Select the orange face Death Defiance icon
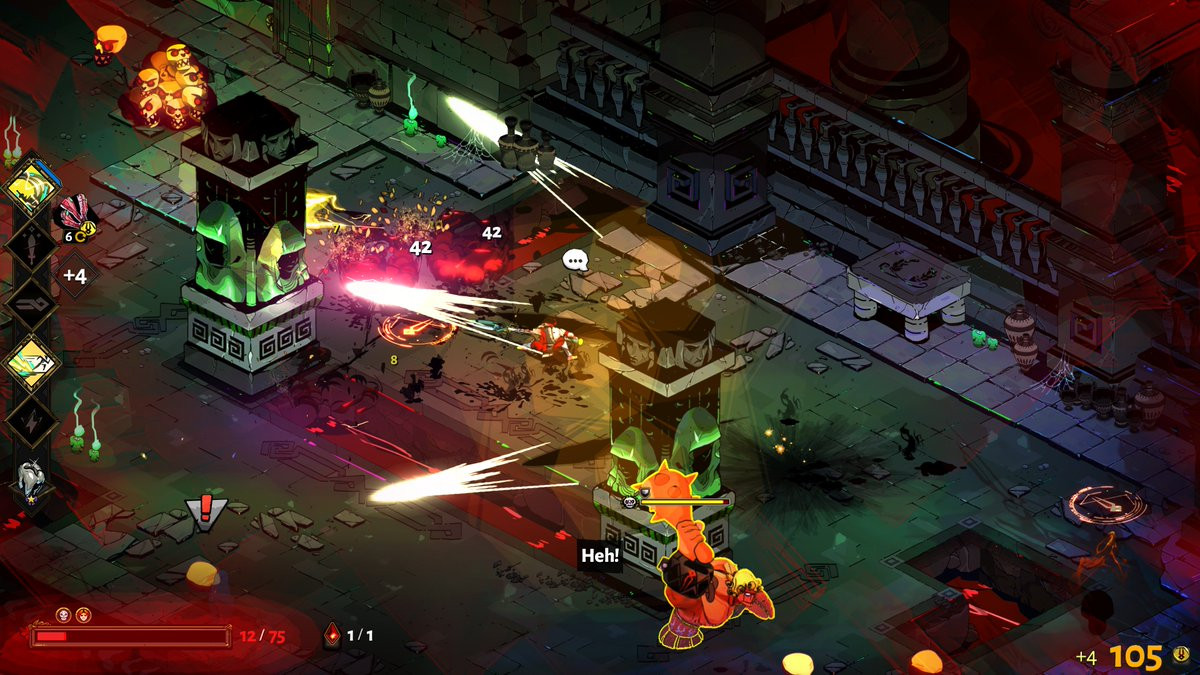 coord(83,615)
